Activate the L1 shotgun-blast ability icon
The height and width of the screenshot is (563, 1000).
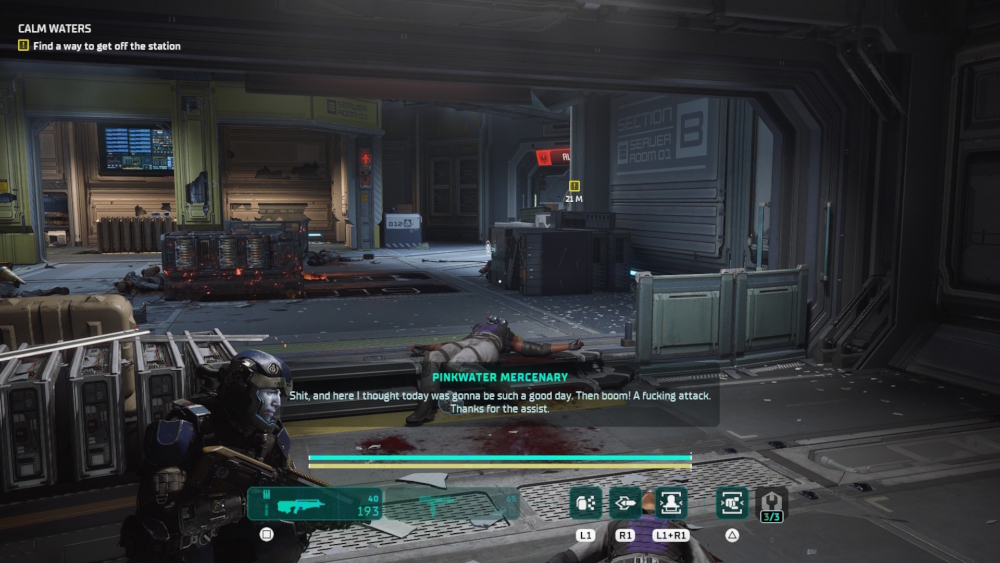tap(586, 502)
